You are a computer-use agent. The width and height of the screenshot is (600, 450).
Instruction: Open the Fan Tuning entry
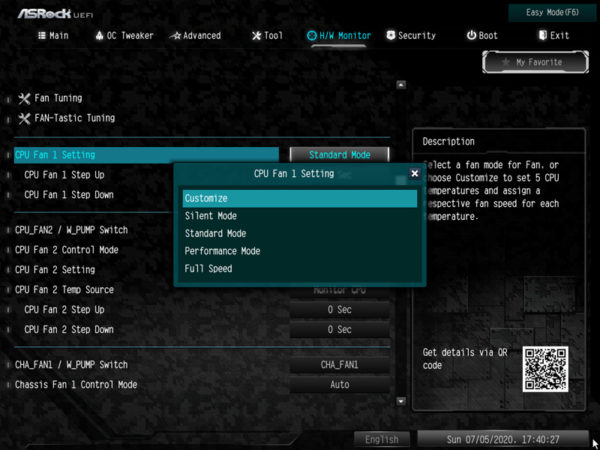58,98
